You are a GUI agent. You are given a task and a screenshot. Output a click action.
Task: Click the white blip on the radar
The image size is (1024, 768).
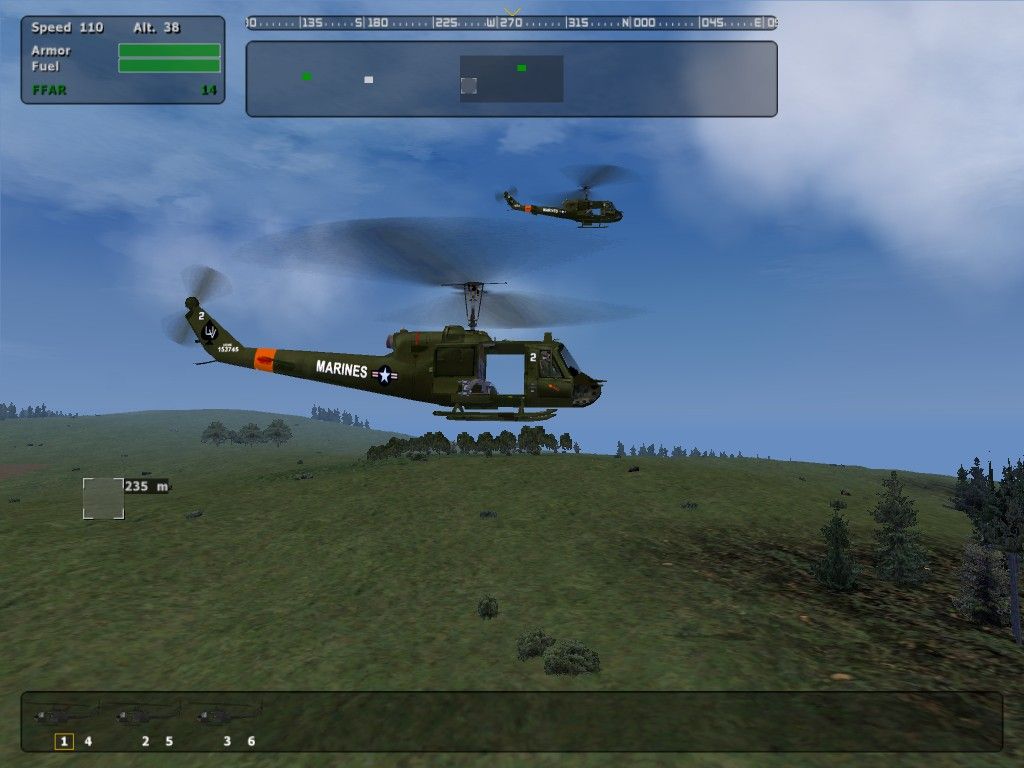368,79
